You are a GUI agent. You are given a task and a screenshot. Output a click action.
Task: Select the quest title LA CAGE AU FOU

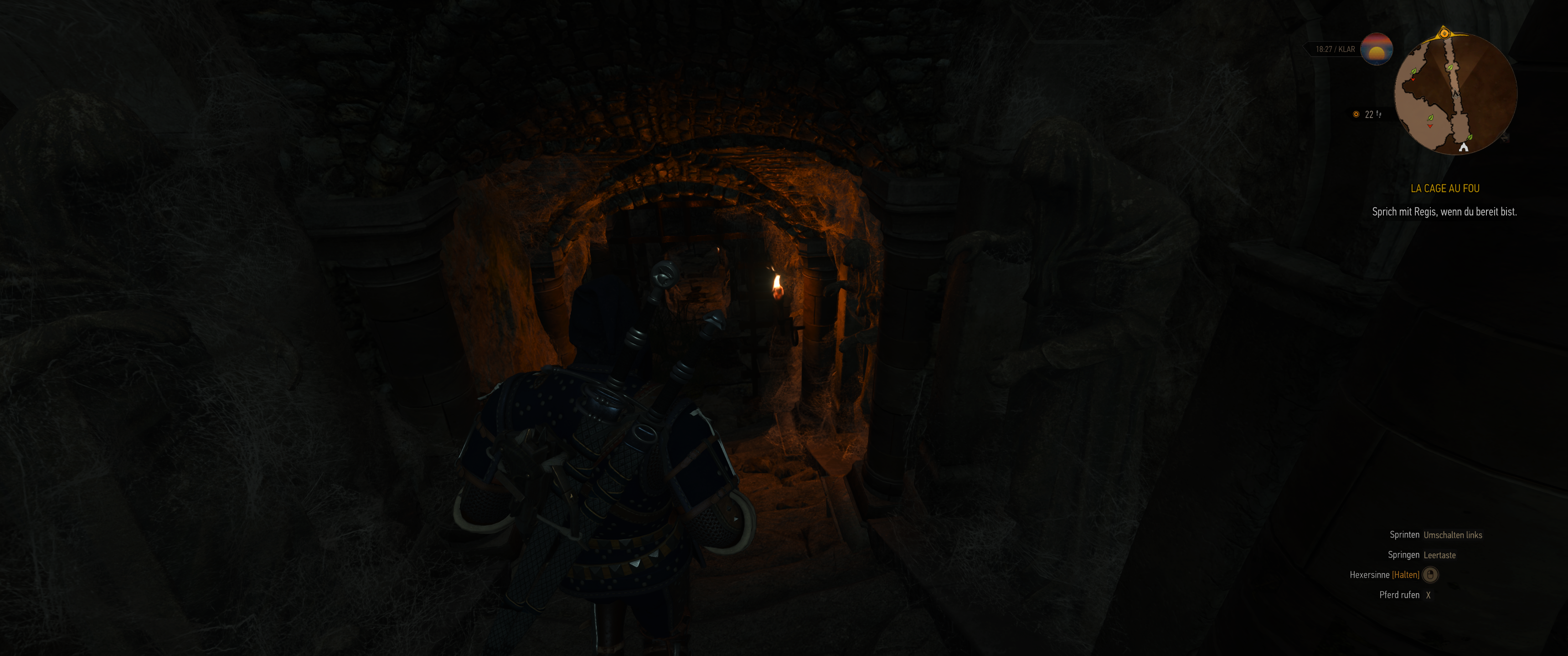point(1446,189)
